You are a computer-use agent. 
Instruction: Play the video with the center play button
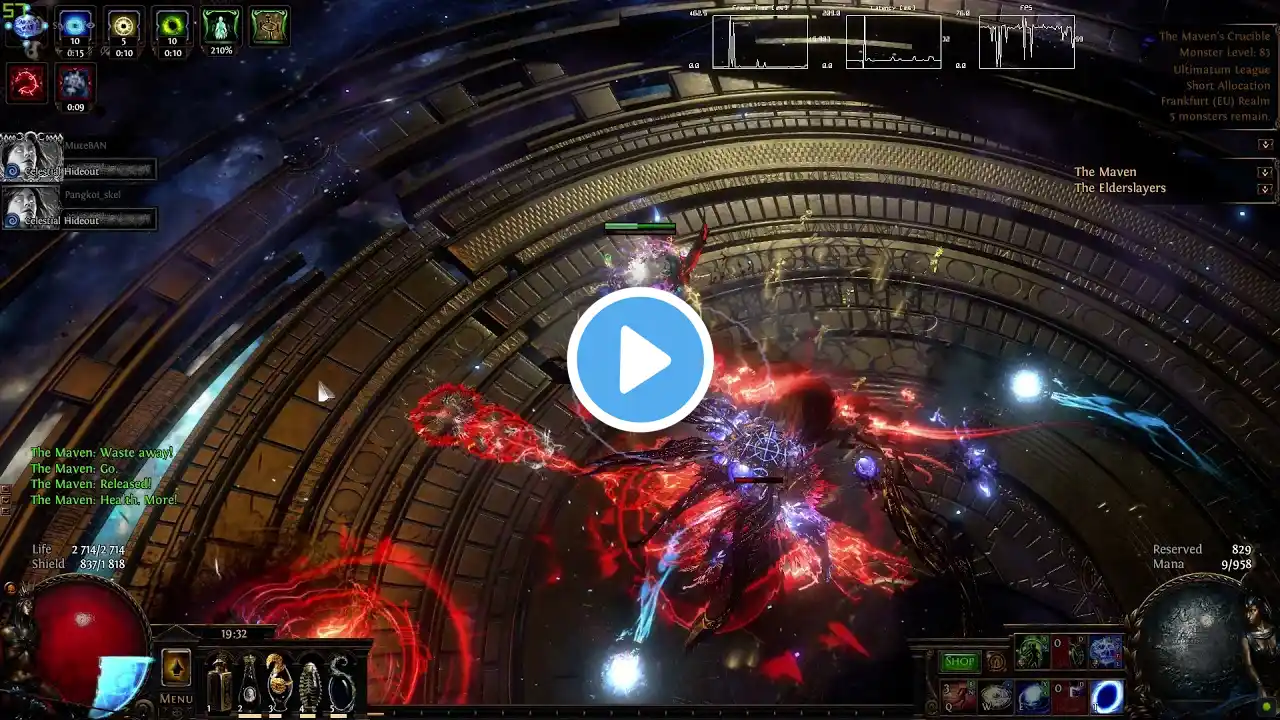click(640, 360)
